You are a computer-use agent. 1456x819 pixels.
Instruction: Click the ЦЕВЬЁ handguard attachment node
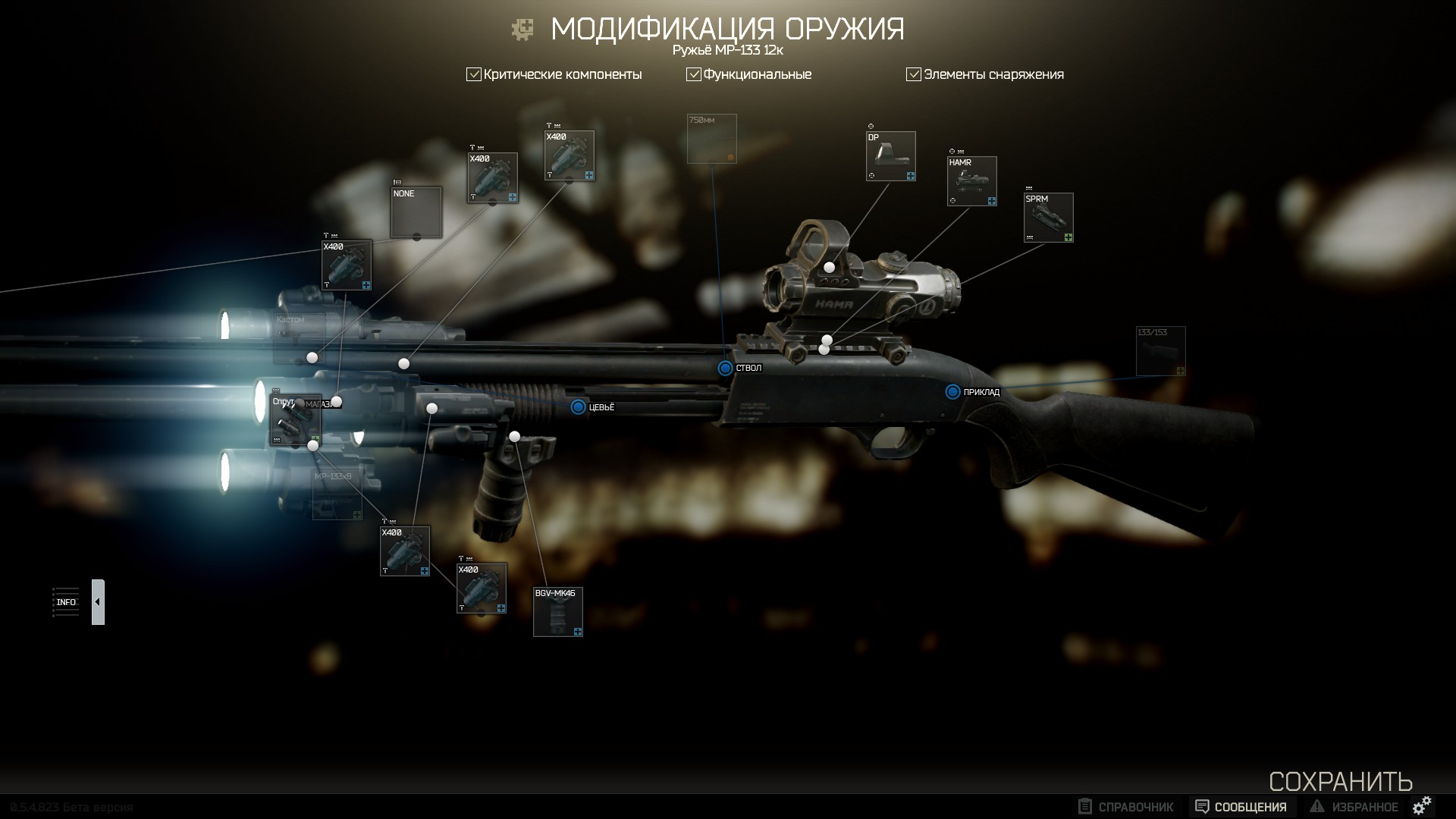pyautogui.click(x=579, y=407)
